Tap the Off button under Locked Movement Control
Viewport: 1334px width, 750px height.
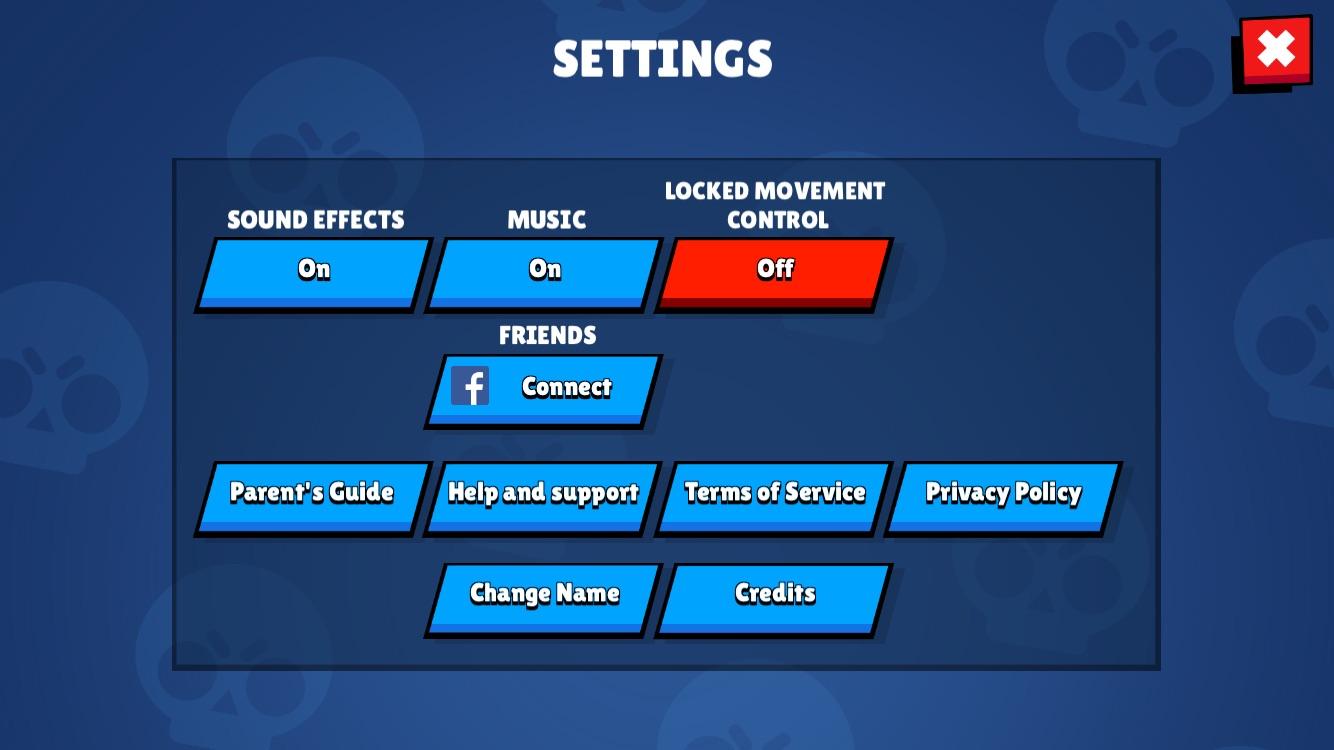click(775, 269)
